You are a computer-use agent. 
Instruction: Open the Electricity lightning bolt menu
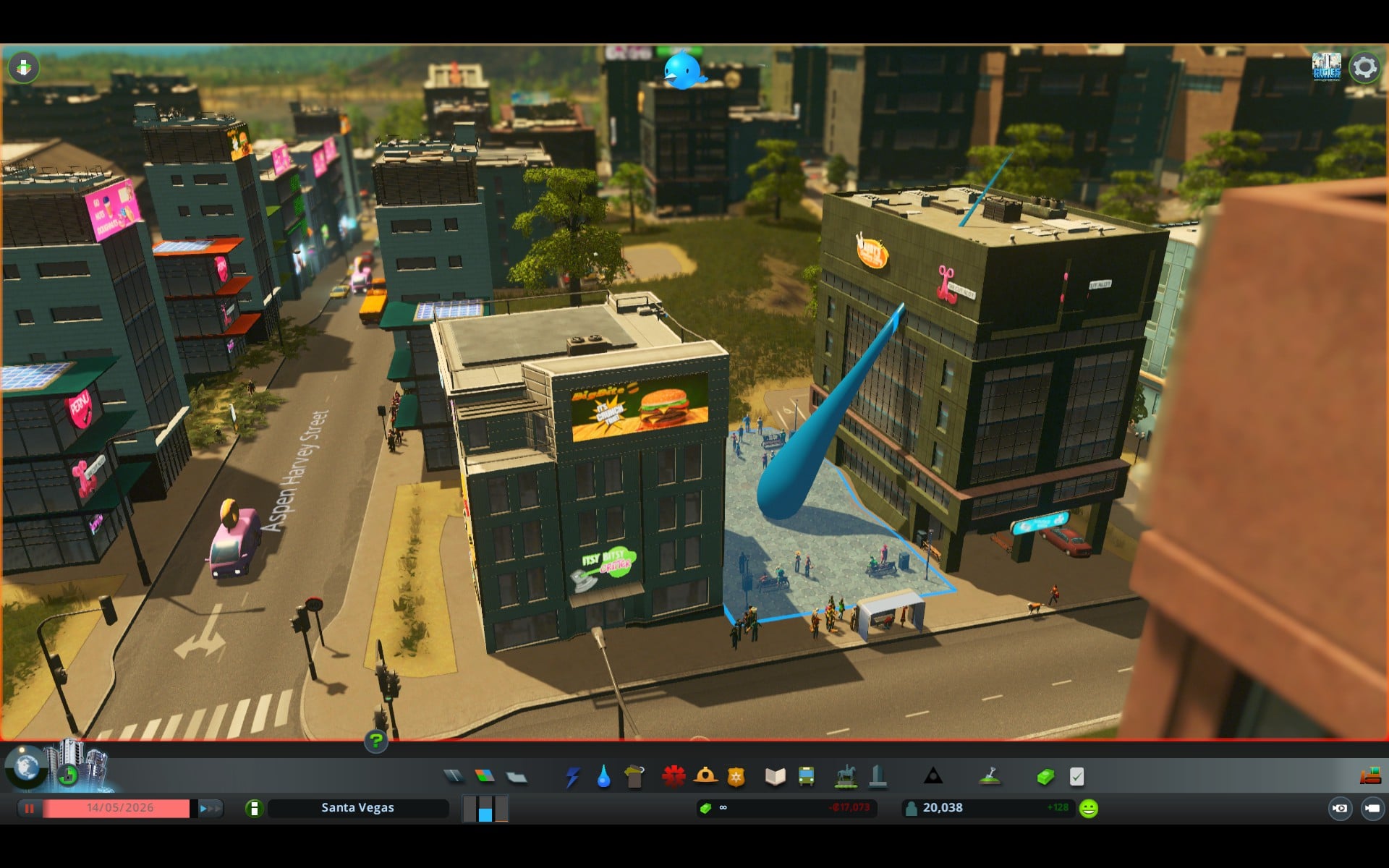[x=573, y=777]
